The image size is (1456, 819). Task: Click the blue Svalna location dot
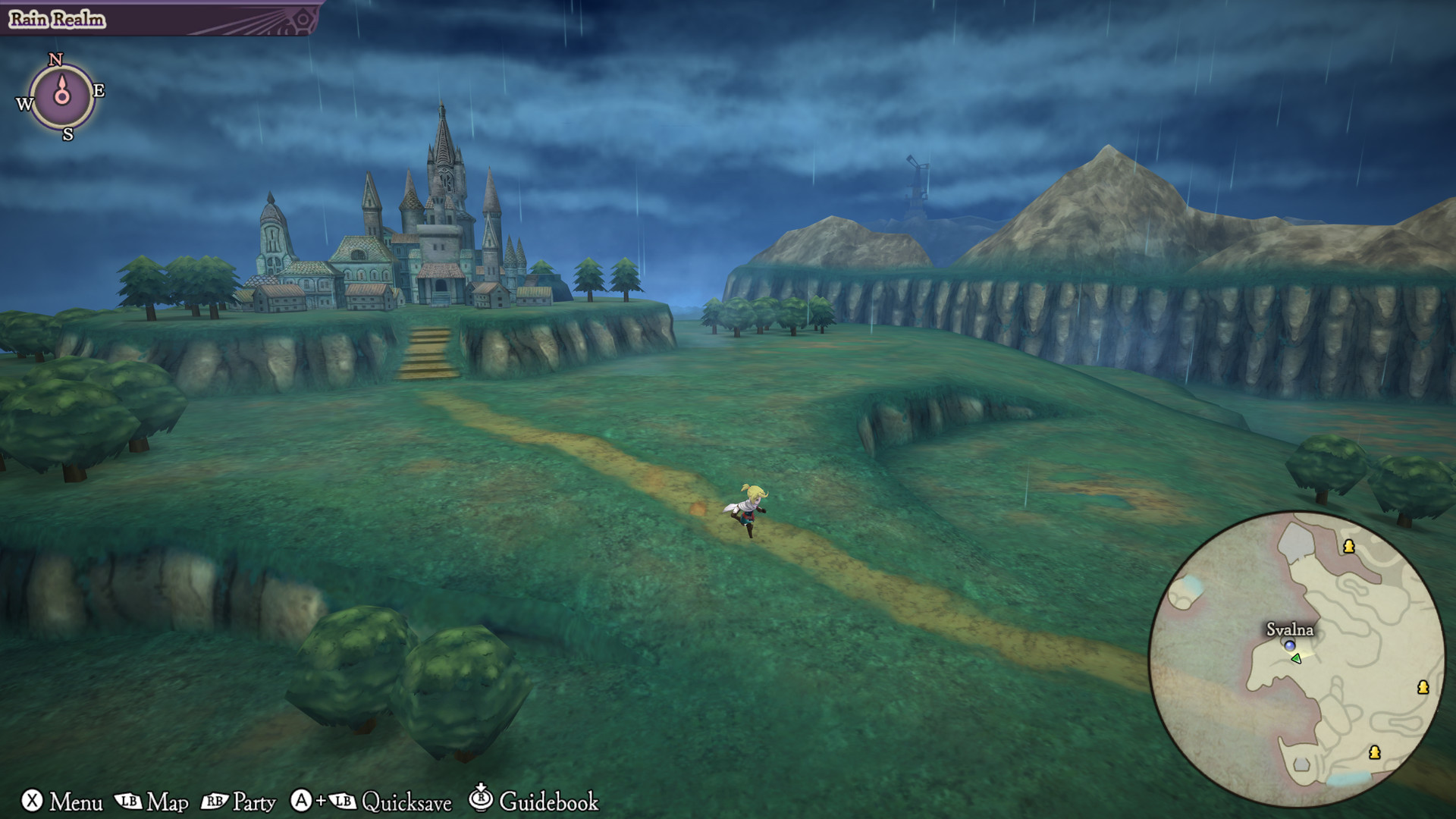click(x=1289, y=645)
